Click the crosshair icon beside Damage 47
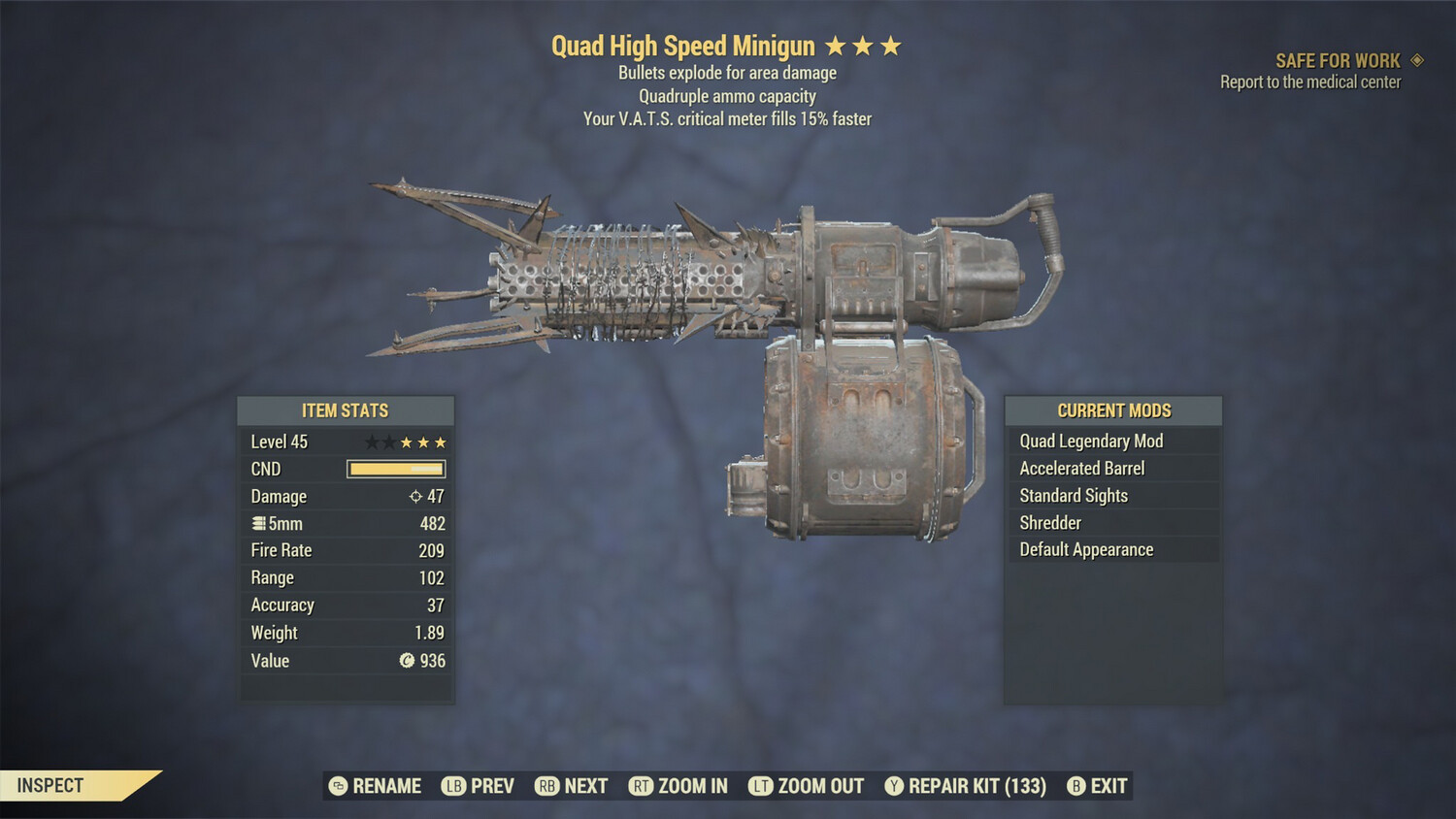The width and height of the screenshot is (1456, 819). (x=416, y=496)
